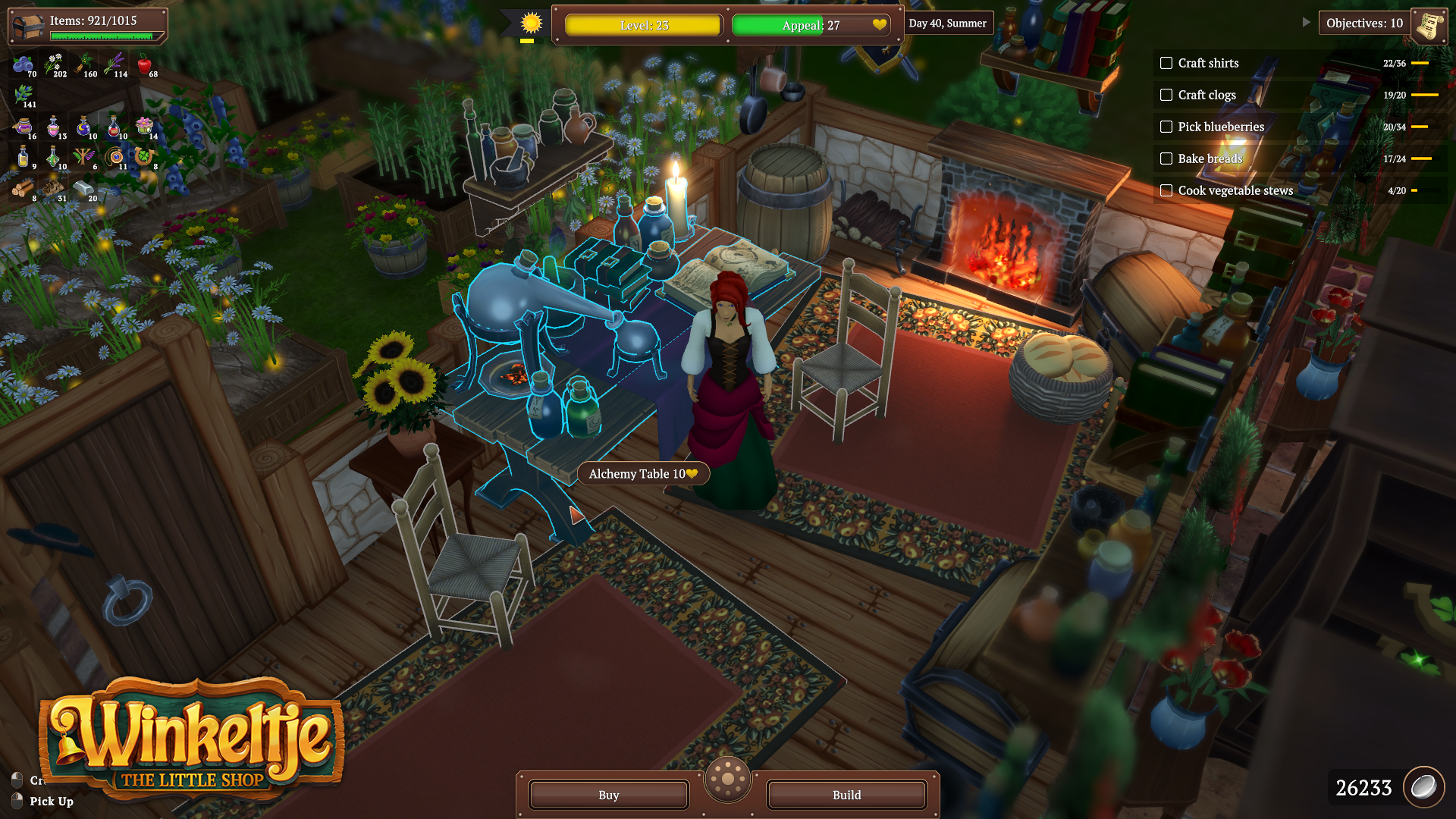Open the Buy menu
Screen dimensions: 1456x819
tap(607, 795)
